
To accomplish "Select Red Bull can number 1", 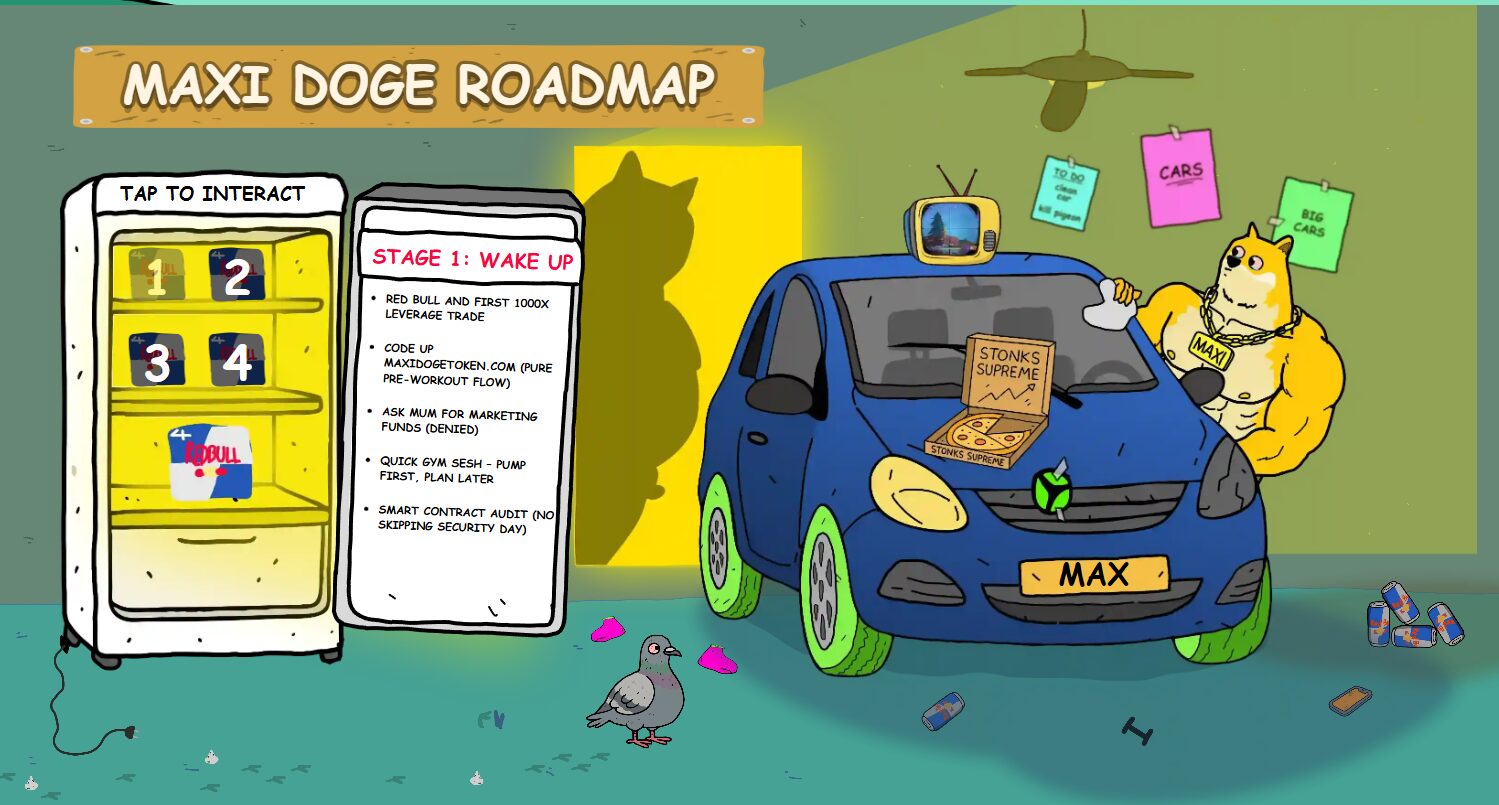I will 156,274.
